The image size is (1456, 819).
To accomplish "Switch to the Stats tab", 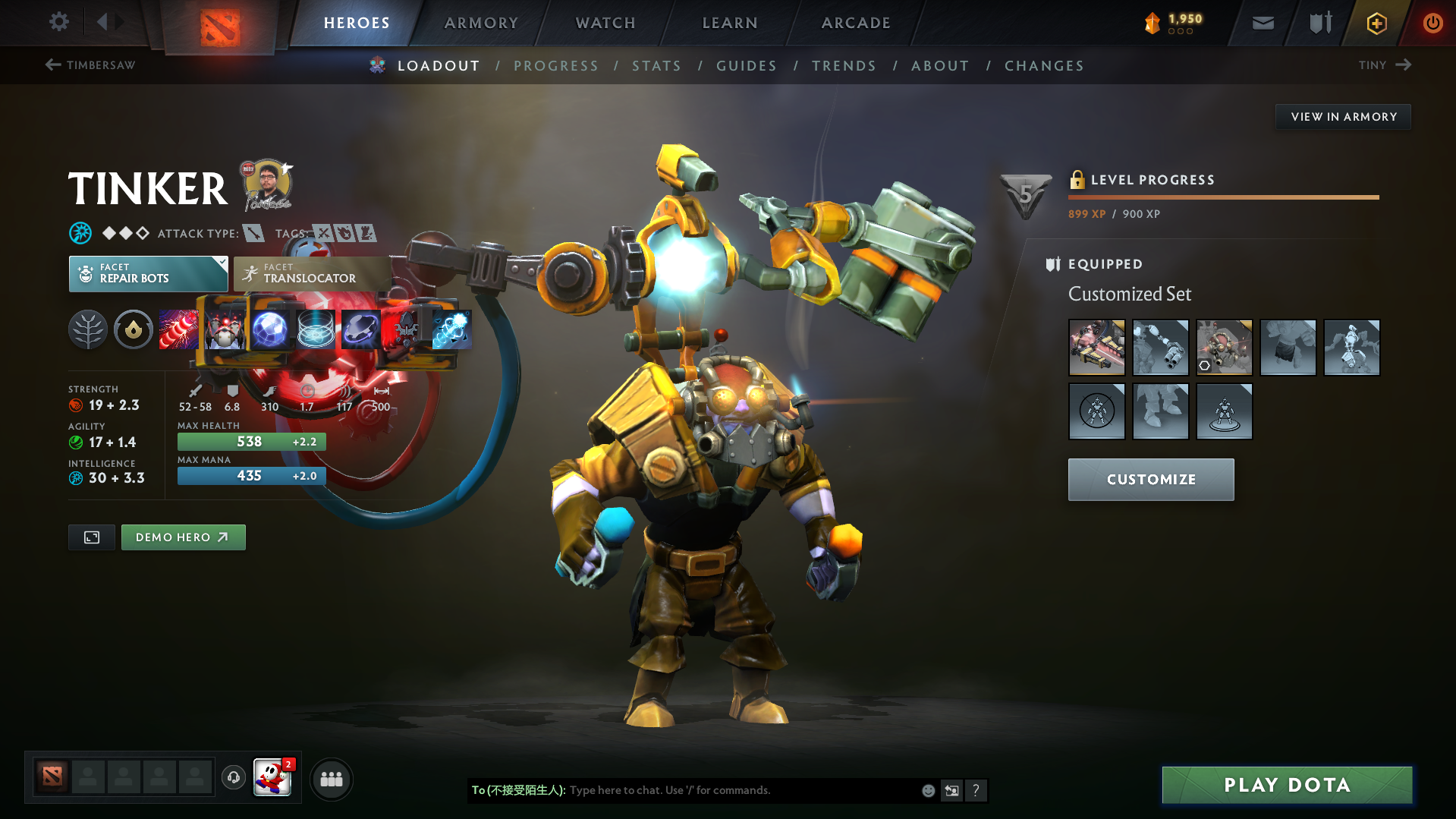I will [656, 65].
